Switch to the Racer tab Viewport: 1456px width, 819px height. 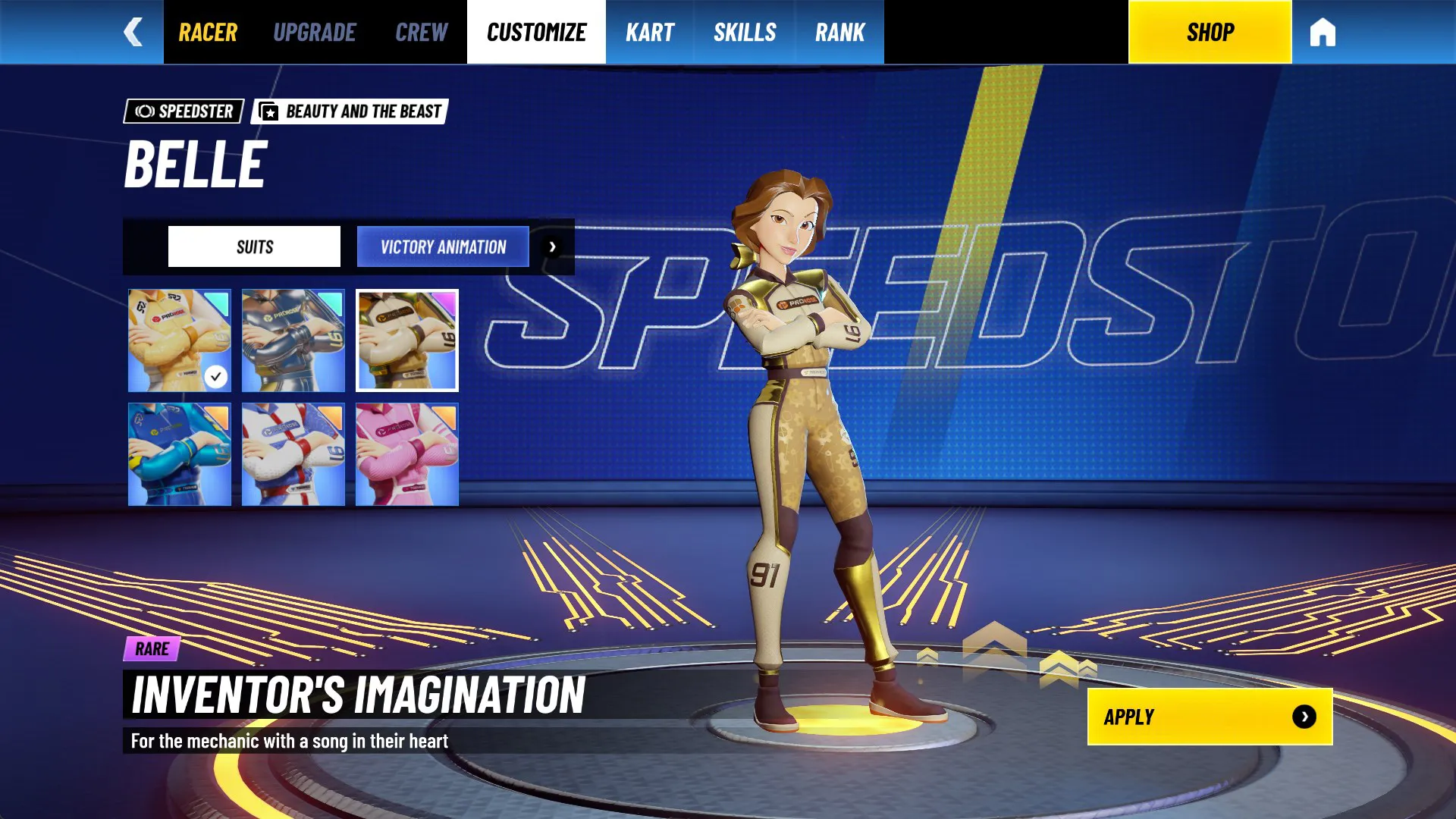(207, 31)
